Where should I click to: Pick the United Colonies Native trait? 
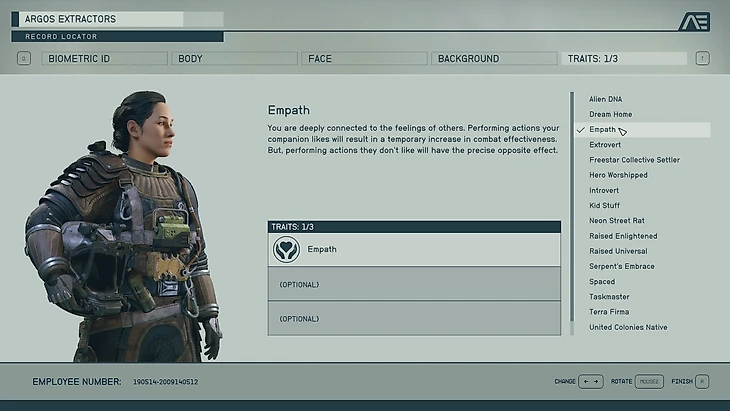pyautogui.click(x=628, y=327)
